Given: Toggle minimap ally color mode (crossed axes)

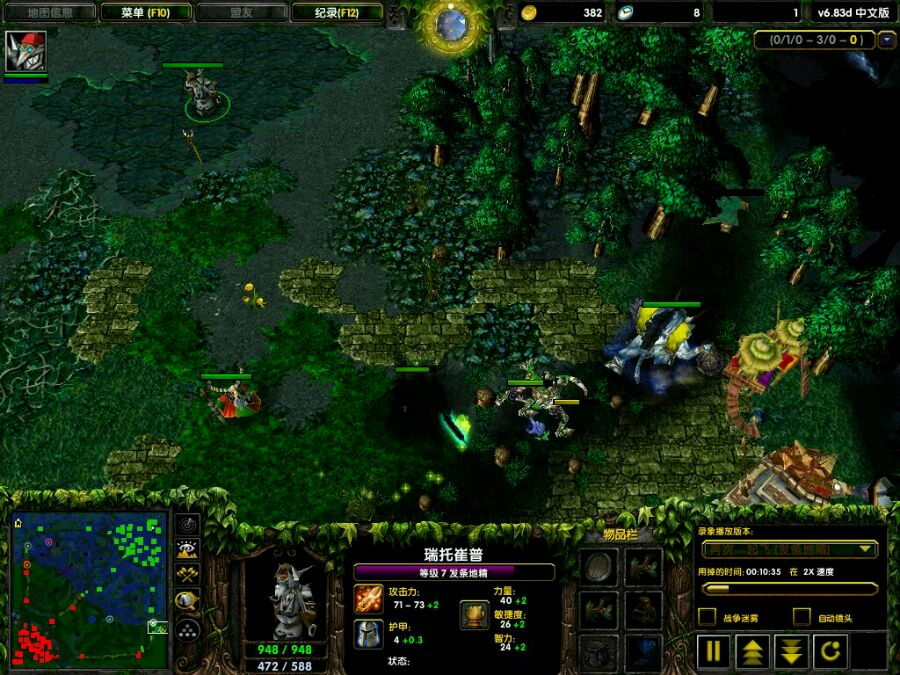Looking at the screenshot, I should coord(187,575).
